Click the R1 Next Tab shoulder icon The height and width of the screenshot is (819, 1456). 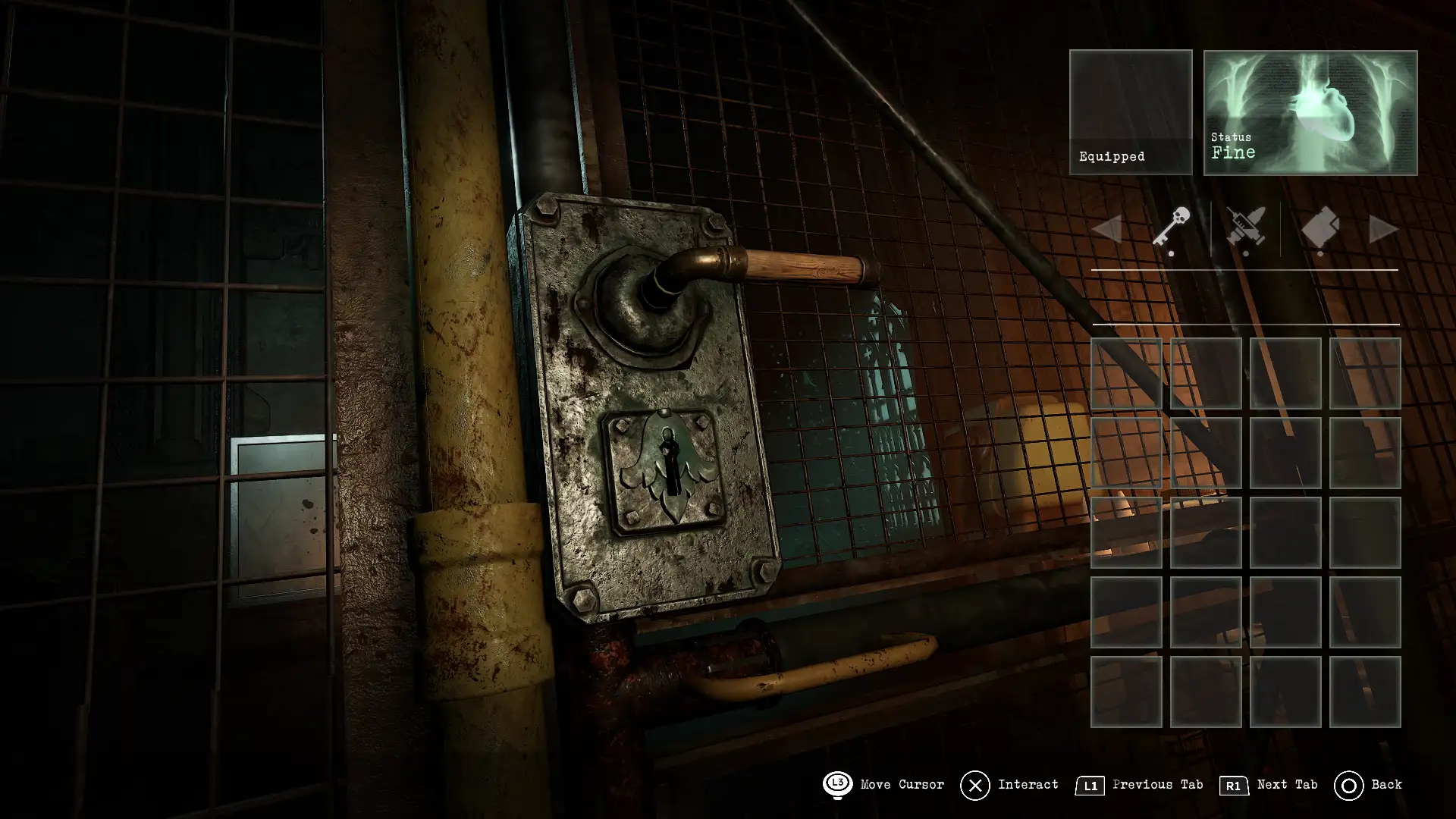pos(1232,785)
